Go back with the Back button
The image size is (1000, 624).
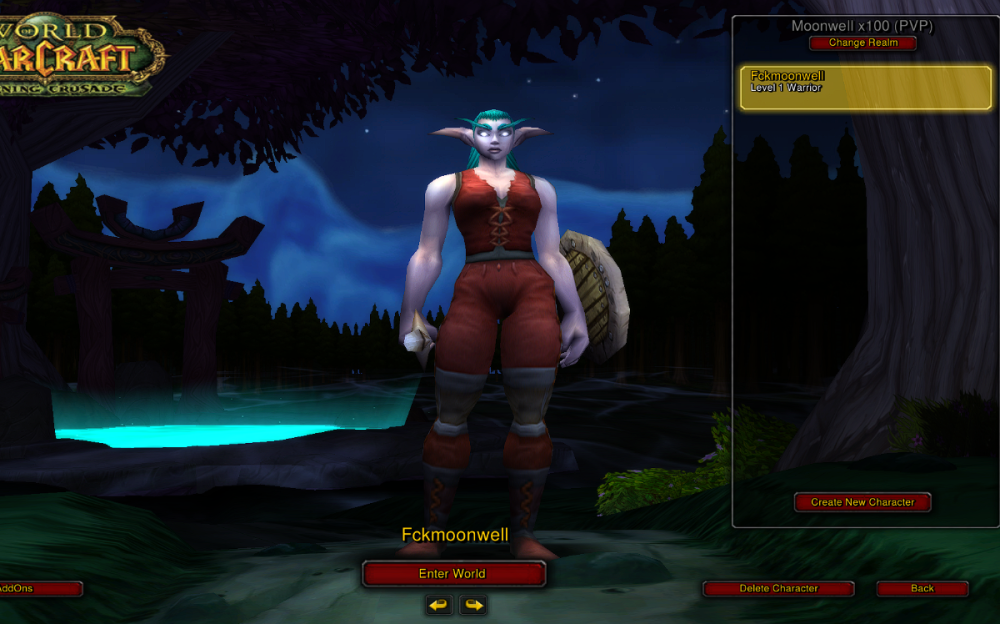(922, 589)
